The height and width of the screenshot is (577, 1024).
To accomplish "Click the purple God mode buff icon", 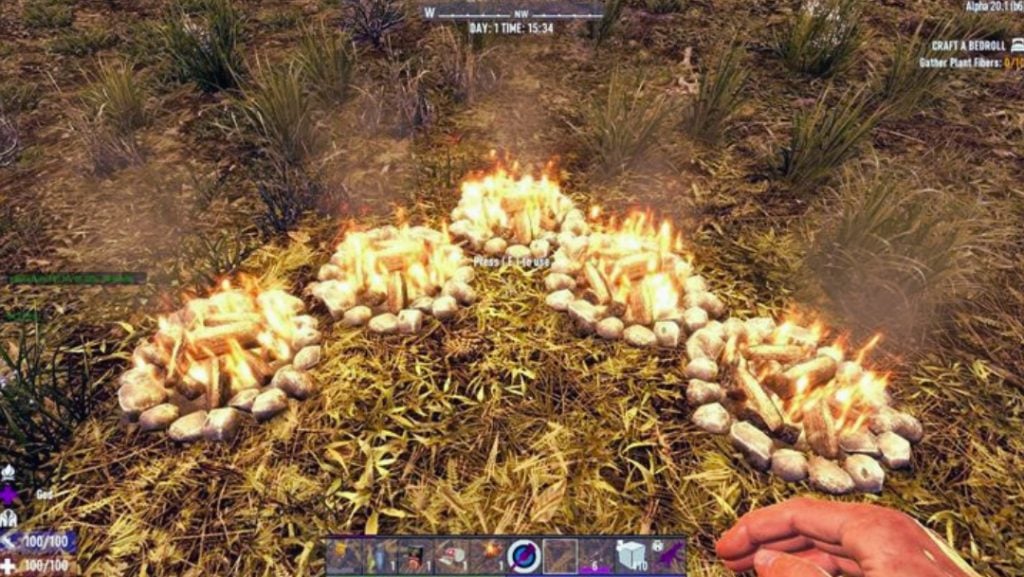I will click(10, 495).
